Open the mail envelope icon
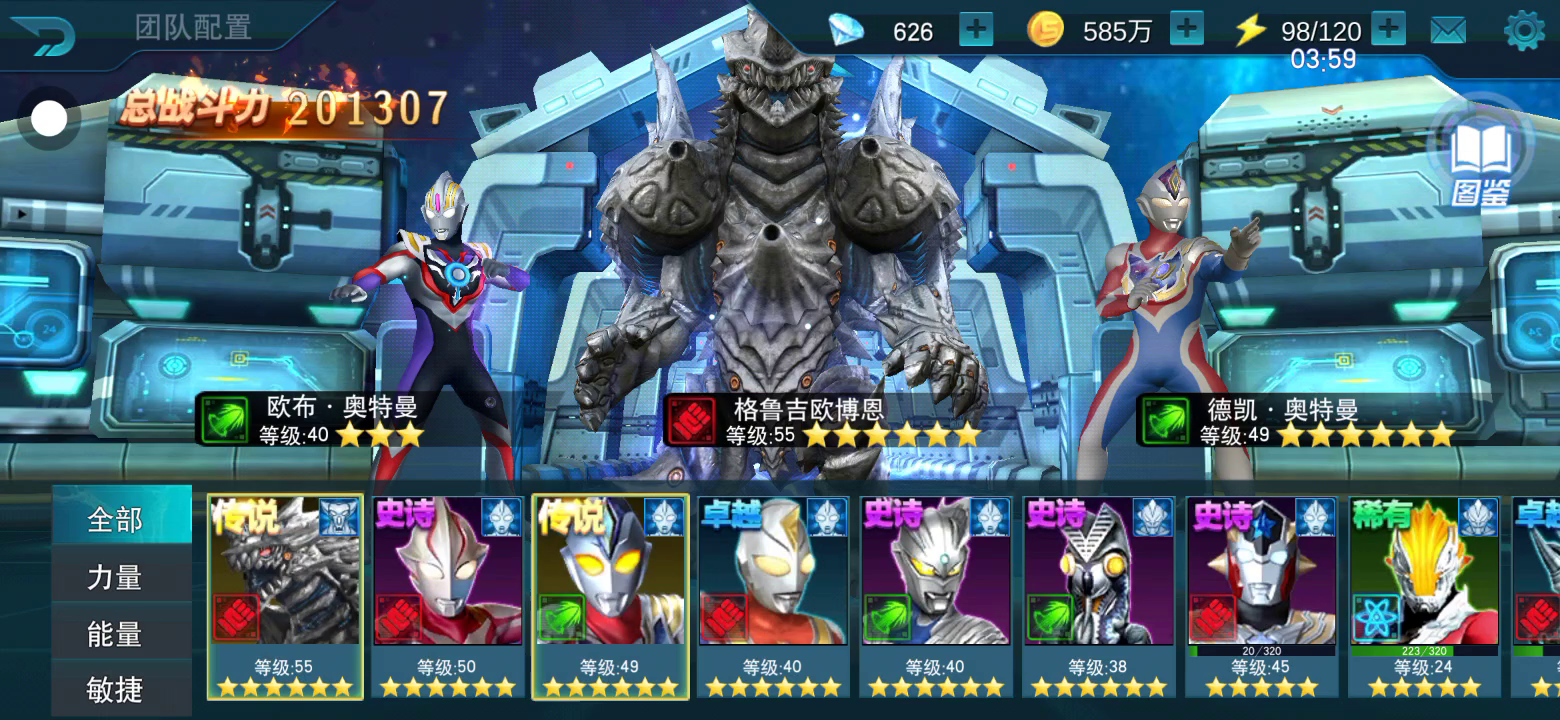 point(1448,31)
